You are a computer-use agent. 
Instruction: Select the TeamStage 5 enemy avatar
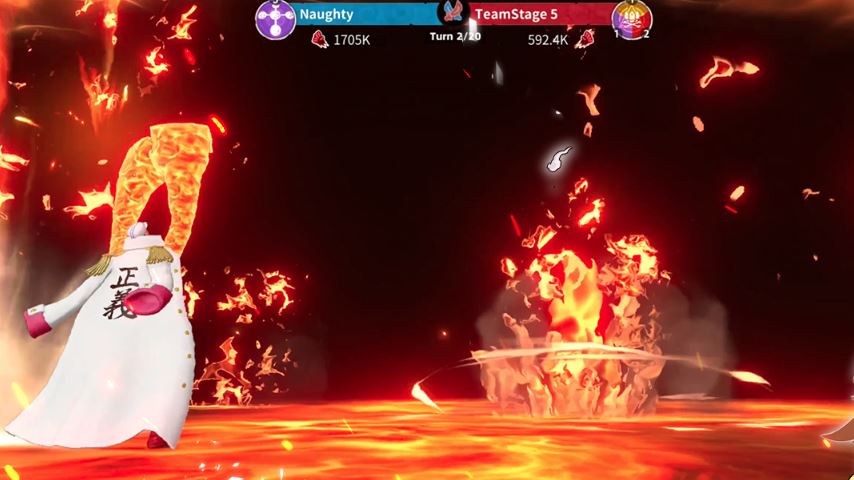632,19
